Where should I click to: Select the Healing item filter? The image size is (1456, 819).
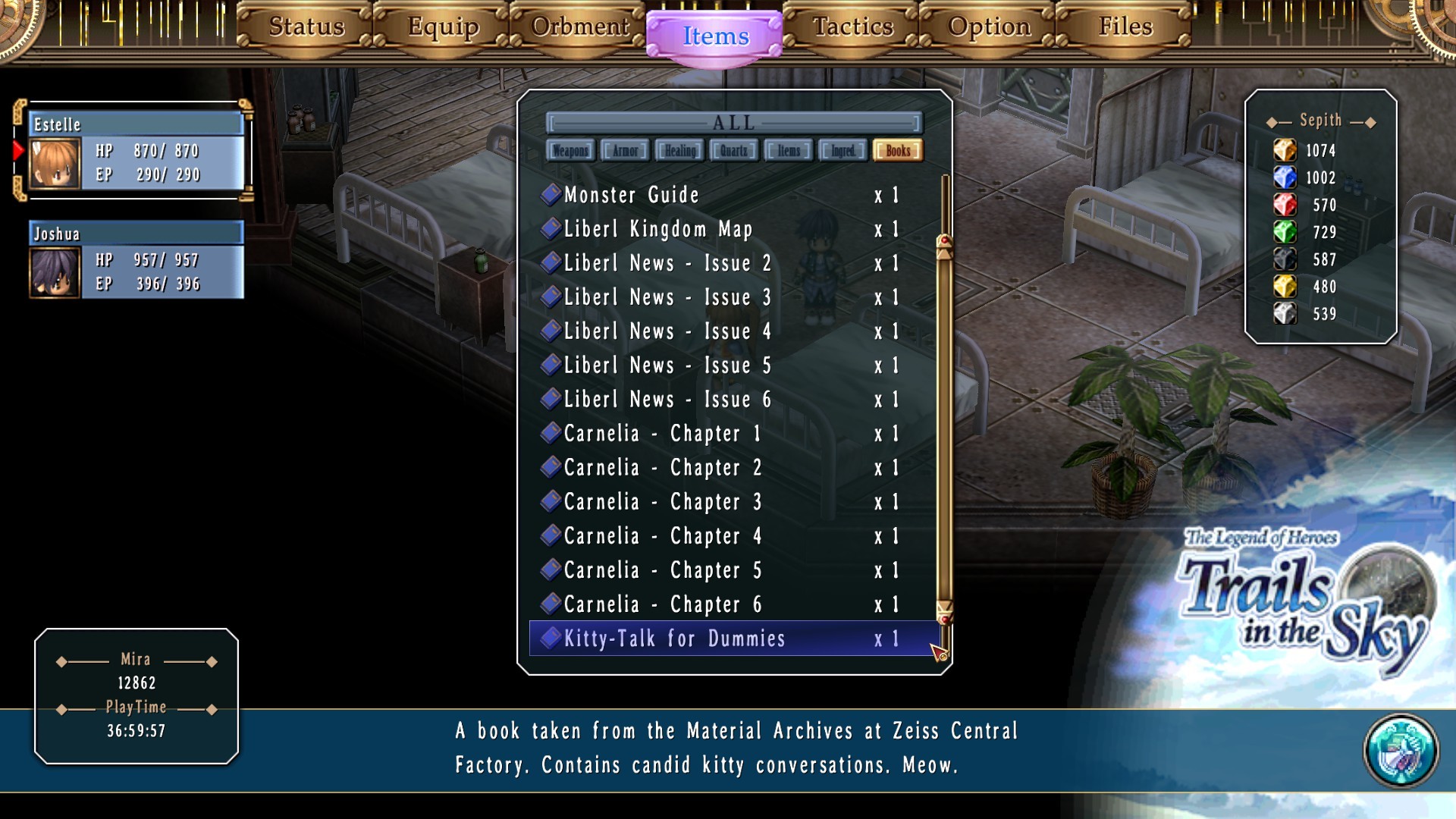click(679, 151)
